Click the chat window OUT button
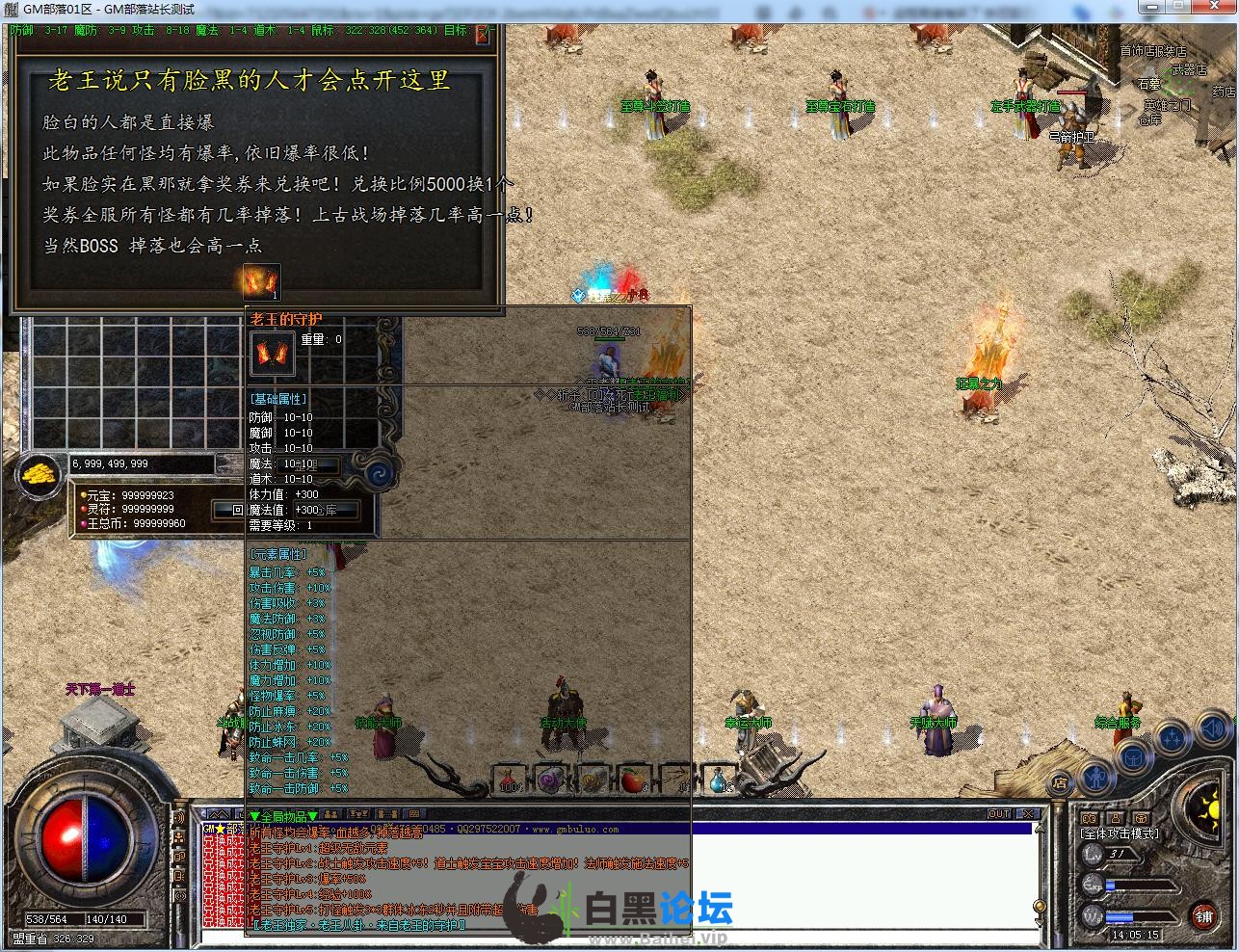Screen dimensions: 1239x952 click(x=999, y=814)
